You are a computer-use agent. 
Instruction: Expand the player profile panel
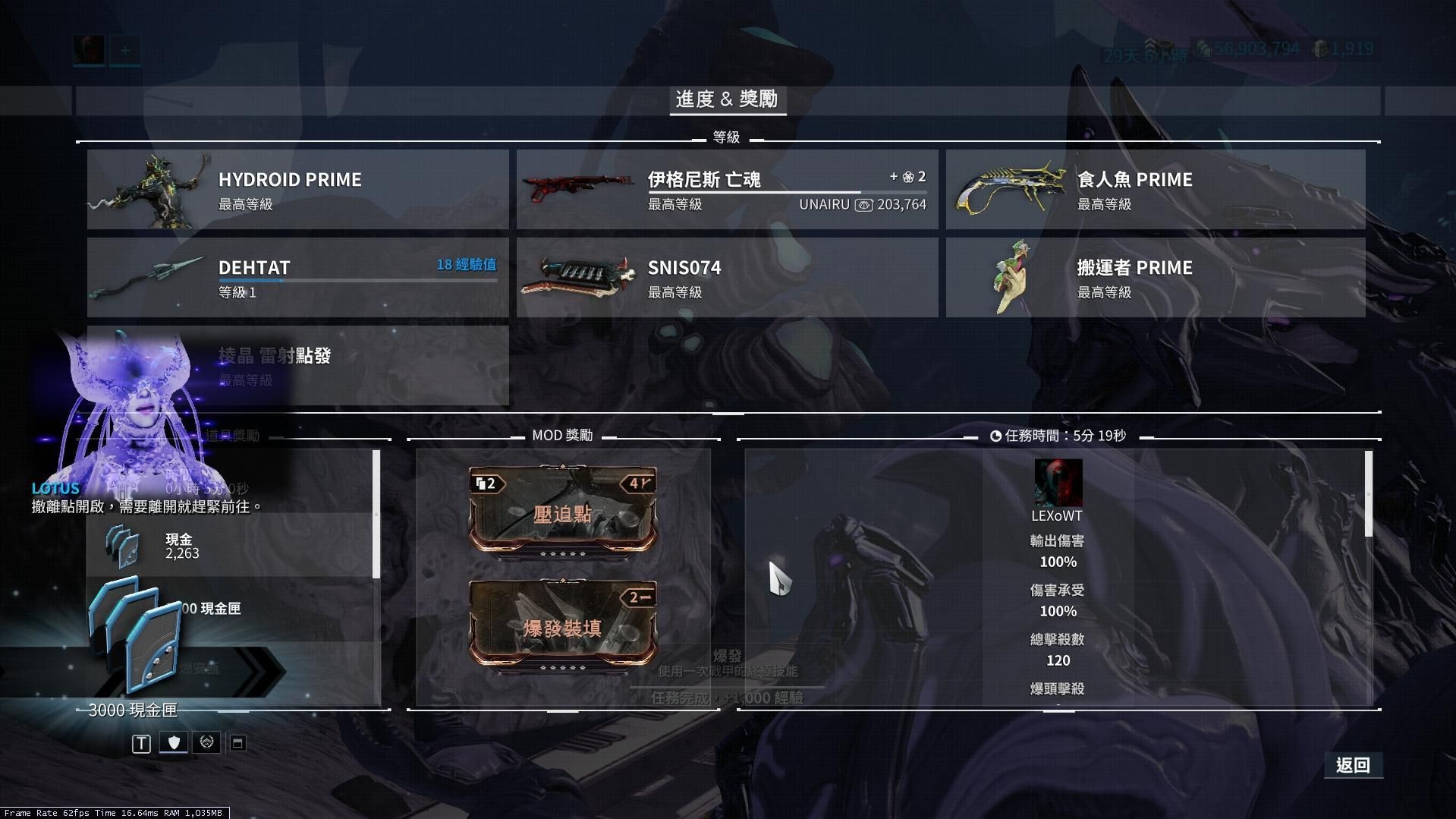(89, 50)
